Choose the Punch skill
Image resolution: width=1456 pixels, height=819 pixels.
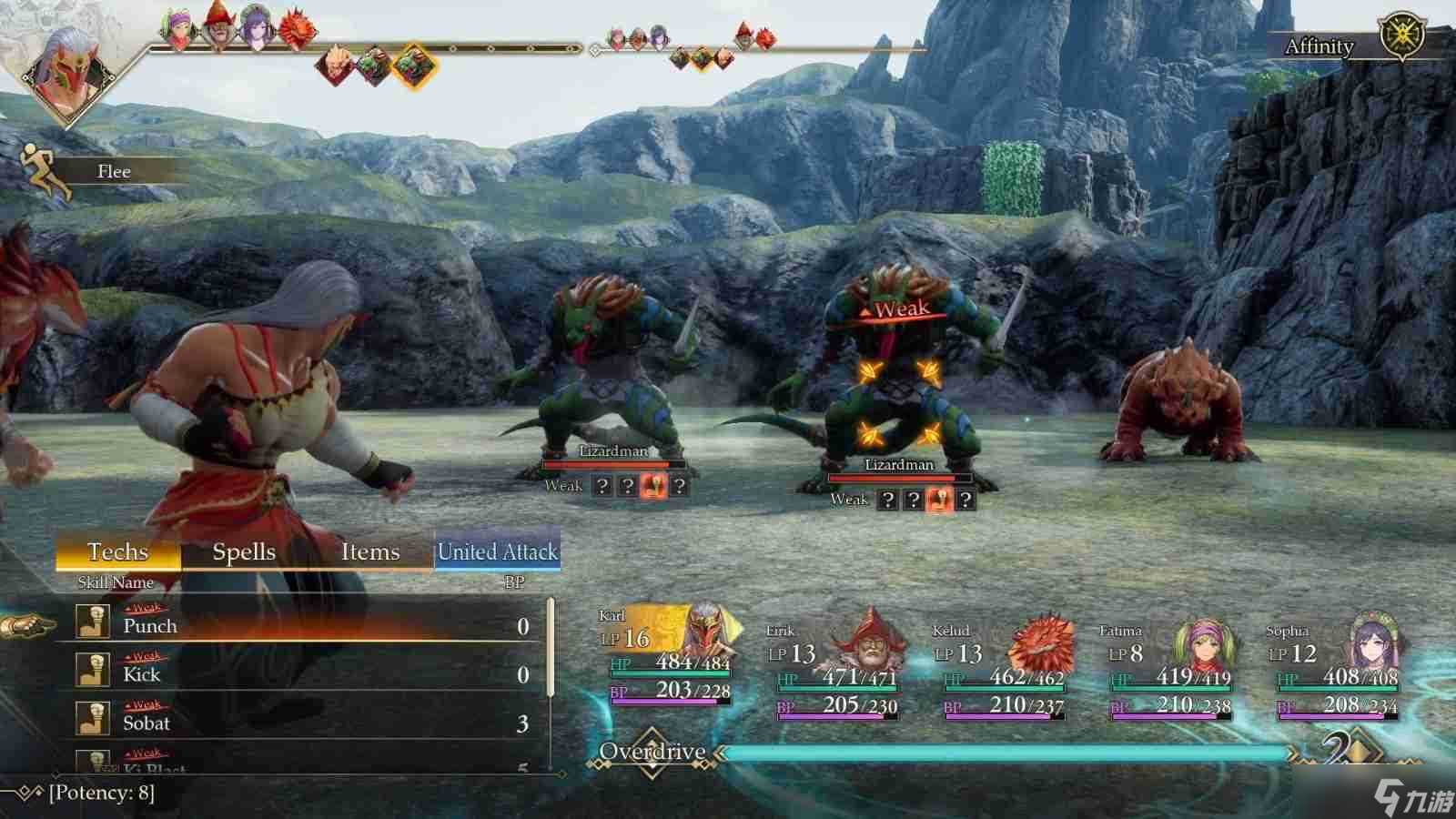(x=300, y=626)
